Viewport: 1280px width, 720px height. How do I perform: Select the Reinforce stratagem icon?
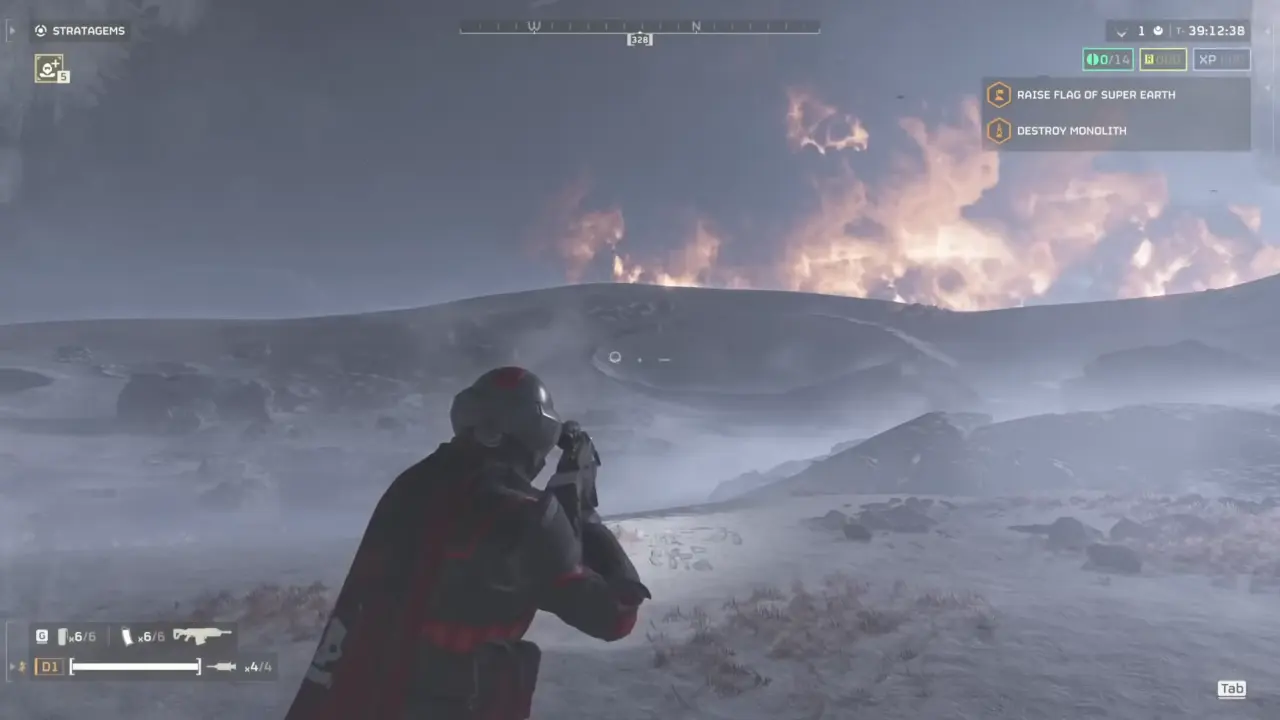49,68
